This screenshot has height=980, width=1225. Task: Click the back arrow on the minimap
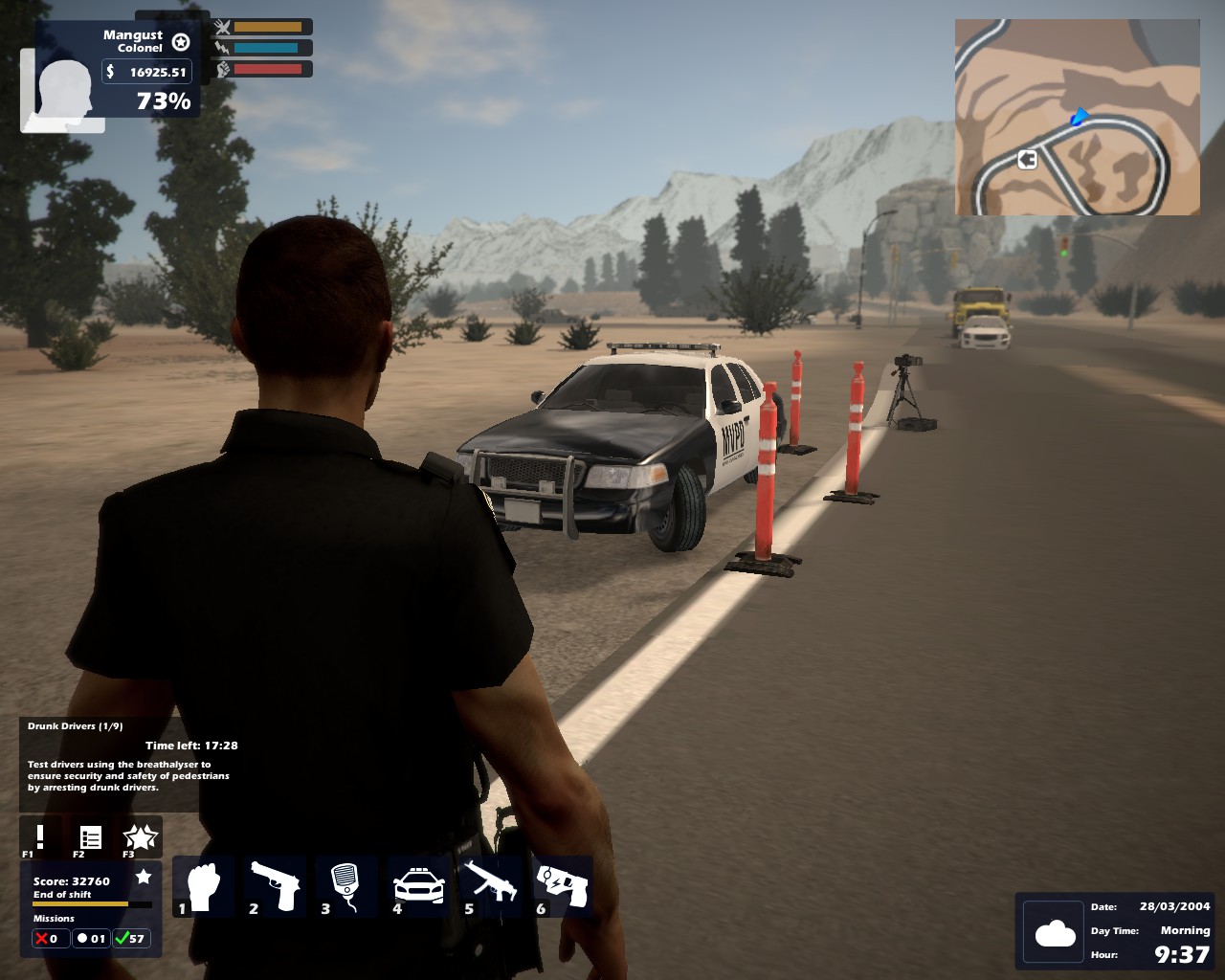click(1026, 160)
